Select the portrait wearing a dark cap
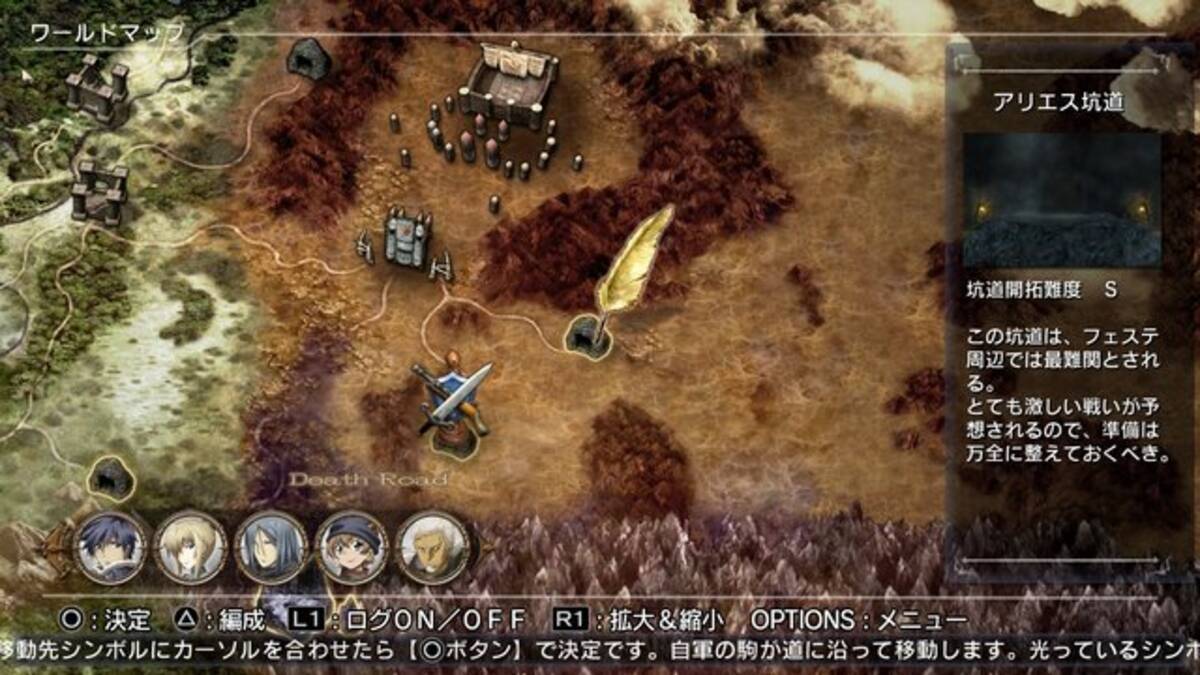This screenshot has height=675, width=1200. click(x=351, y=547)
